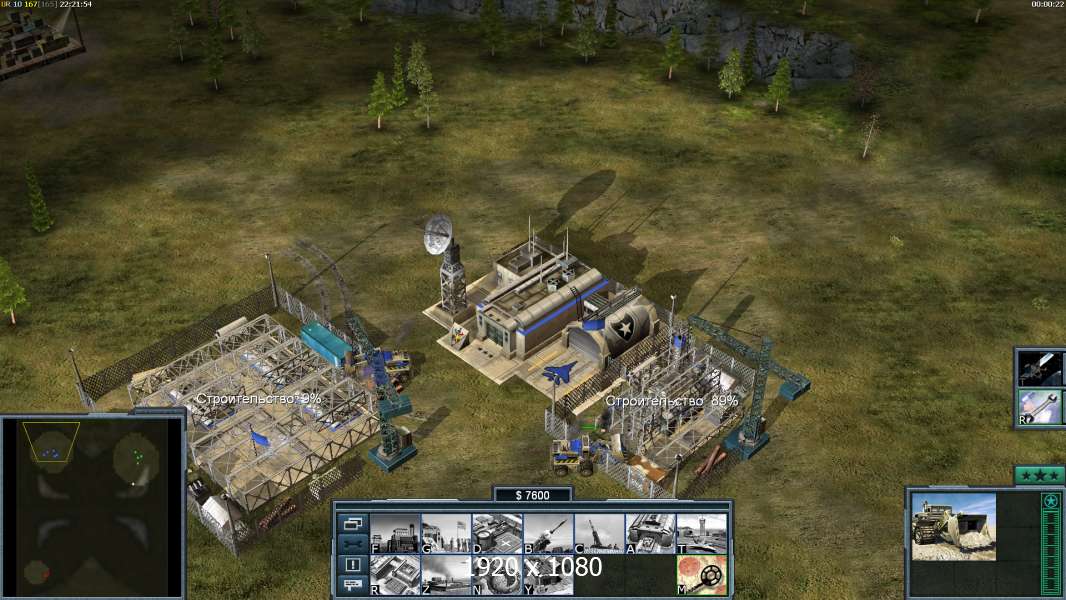Select the build icon labeled Z

coord(446,574)
